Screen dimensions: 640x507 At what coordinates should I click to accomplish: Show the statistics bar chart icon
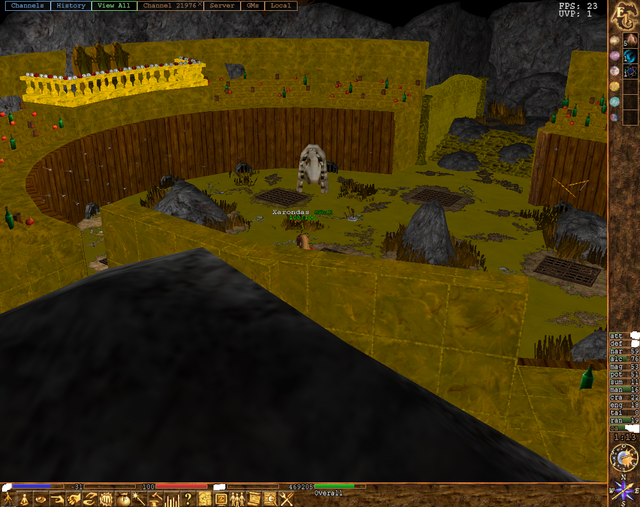(x=172, y=498)
